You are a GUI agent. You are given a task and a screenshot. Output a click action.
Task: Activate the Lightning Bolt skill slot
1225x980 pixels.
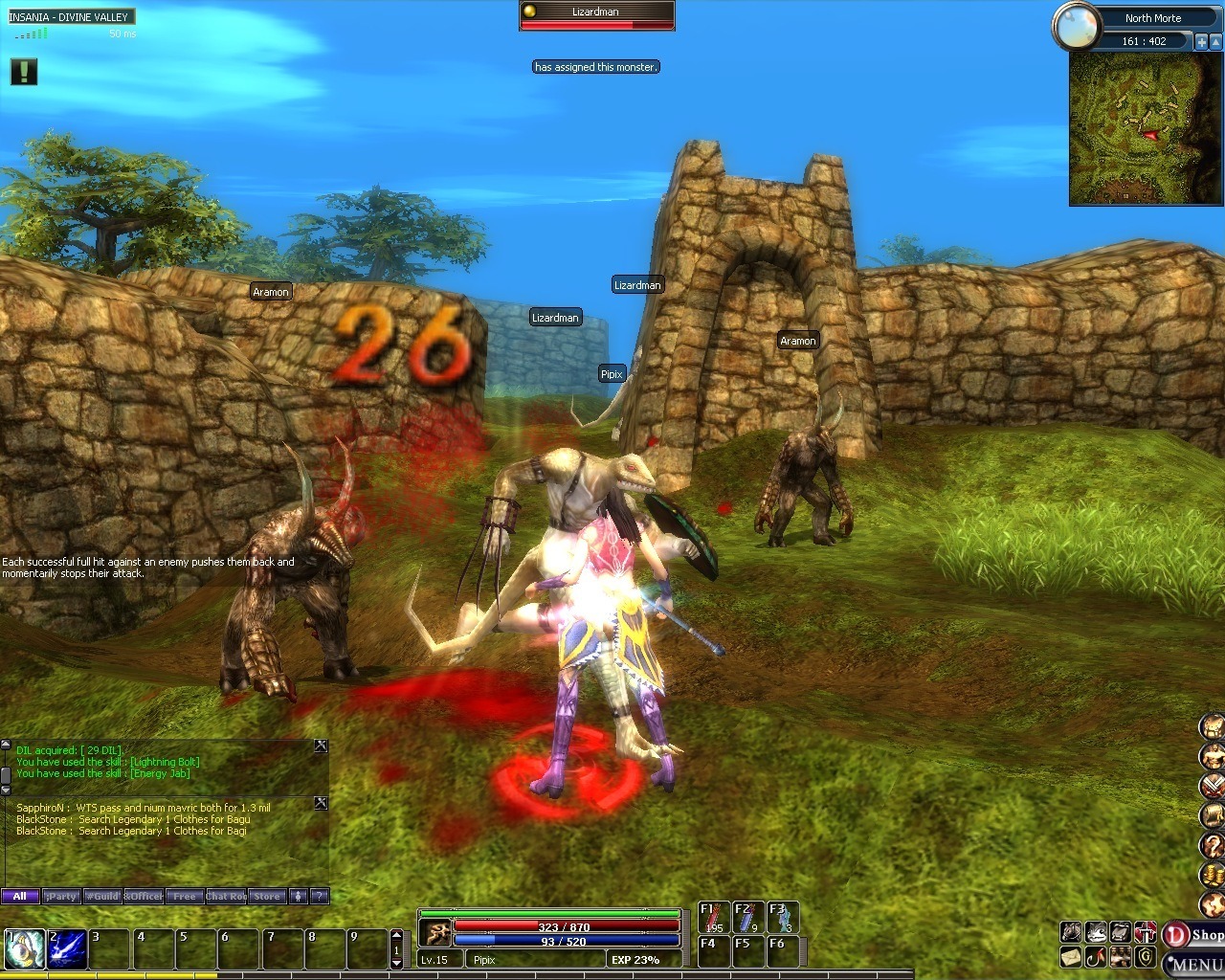coord(67,949)
